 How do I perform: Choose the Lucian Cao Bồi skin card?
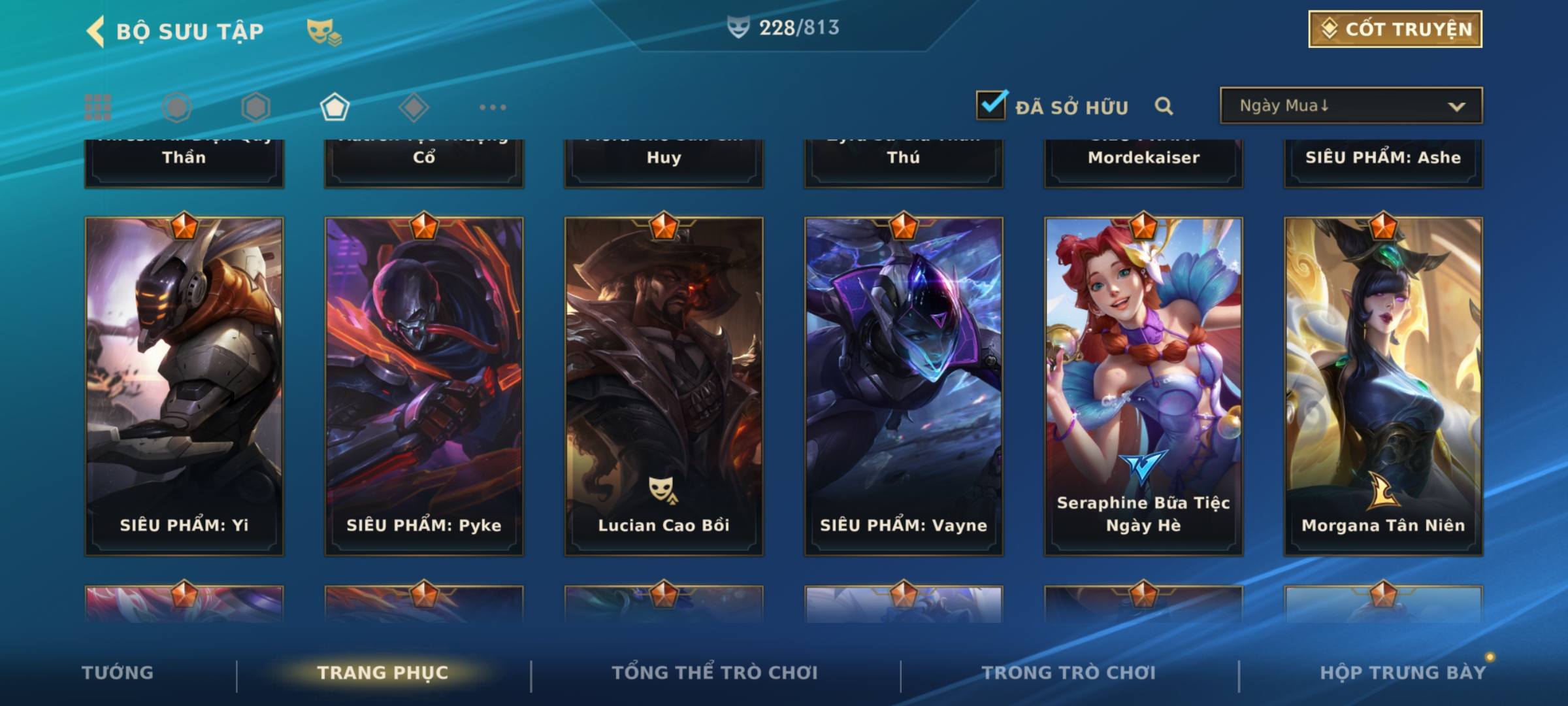coord(664,386)
